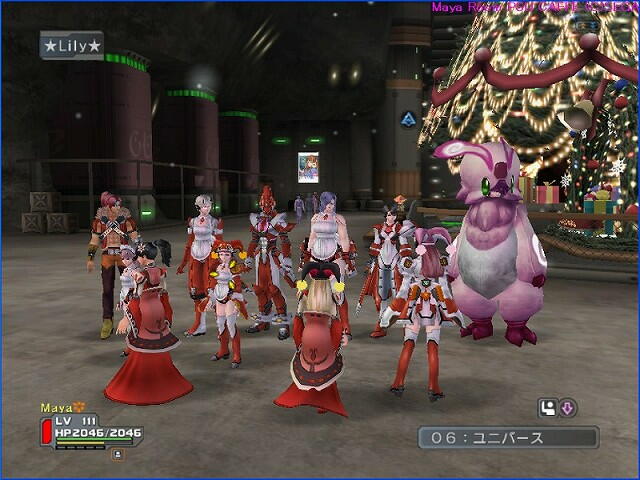Viewport: 640px width, 480px height.
Task: Select the white person status icon
Action: (x=547, y=407)
